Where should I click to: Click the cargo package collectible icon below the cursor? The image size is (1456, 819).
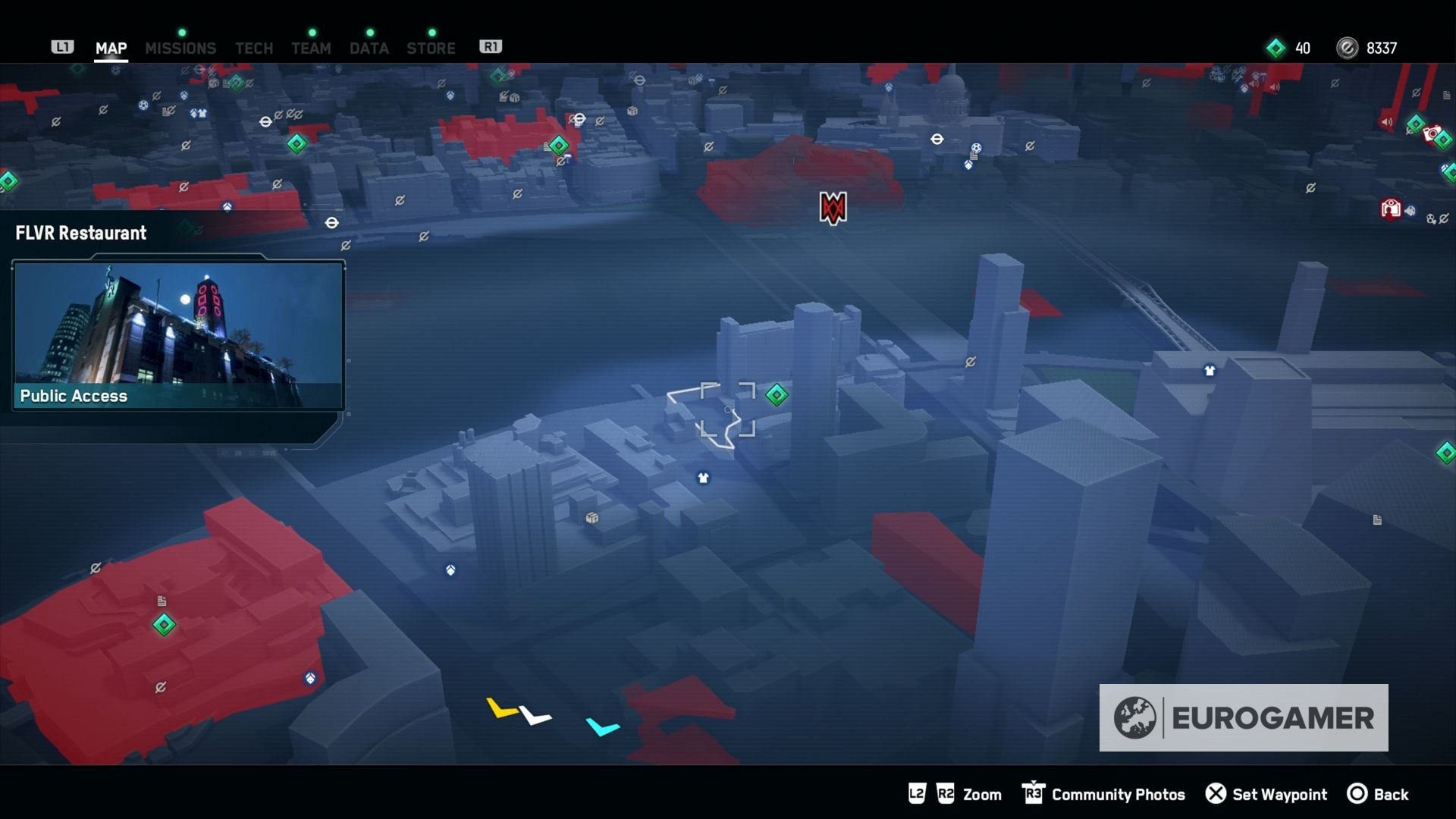590,519
